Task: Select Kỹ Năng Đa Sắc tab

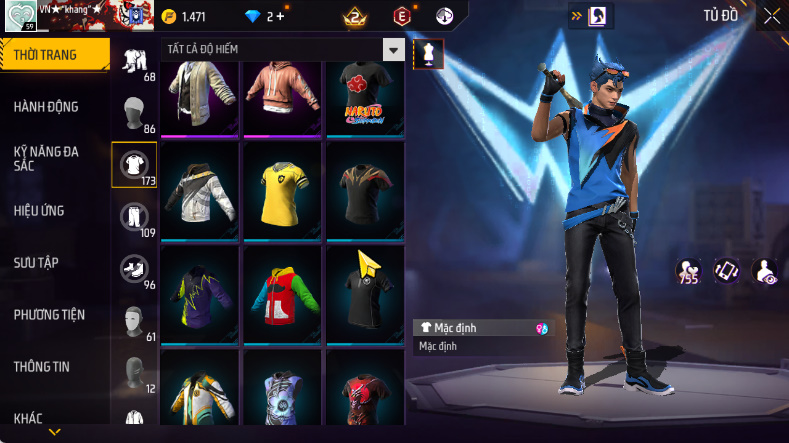Action: tap(46, 158)
